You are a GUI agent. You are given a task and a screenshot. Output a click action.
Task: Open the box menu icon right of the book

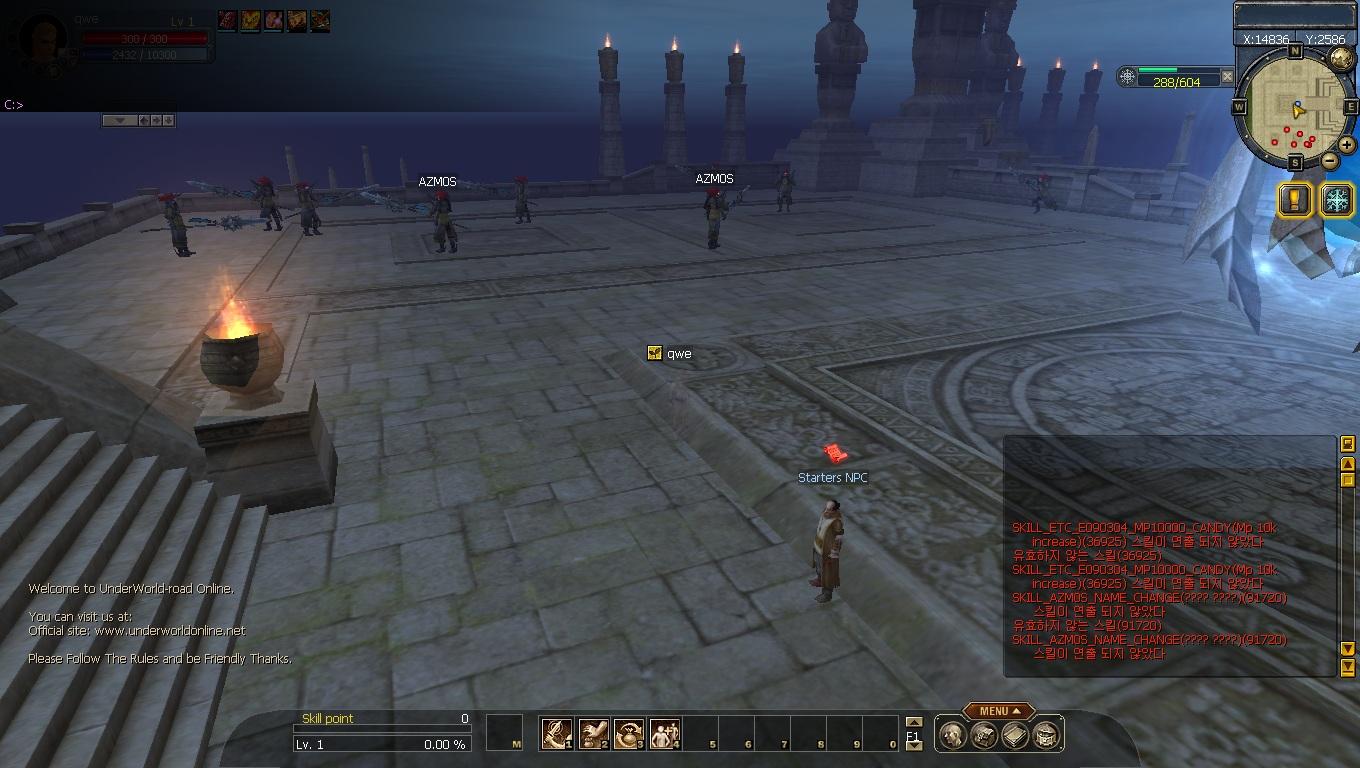pos(1046,736)
